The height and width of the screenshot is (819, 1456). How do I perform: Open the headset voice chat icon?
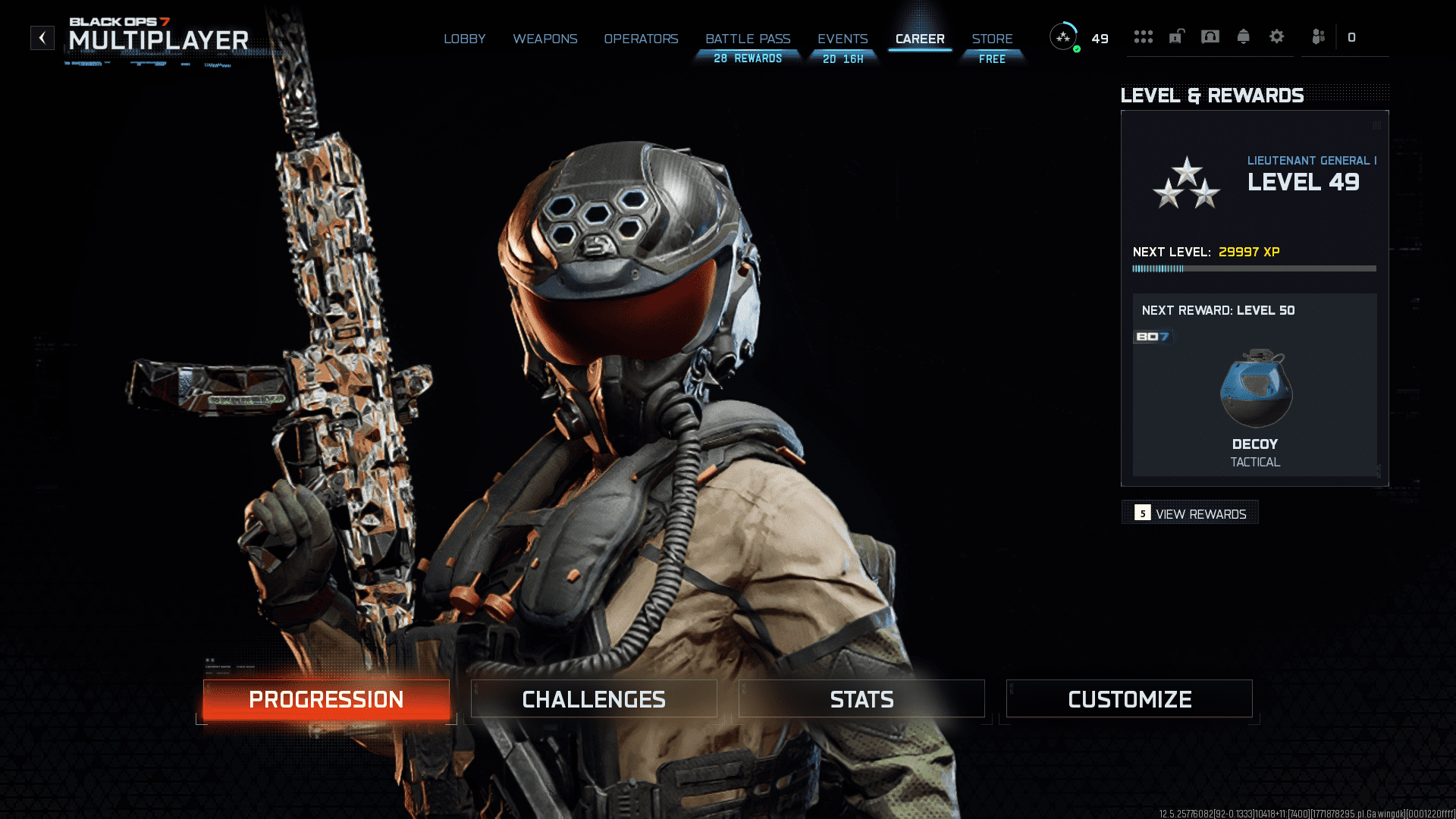[x=1210, y=36]
